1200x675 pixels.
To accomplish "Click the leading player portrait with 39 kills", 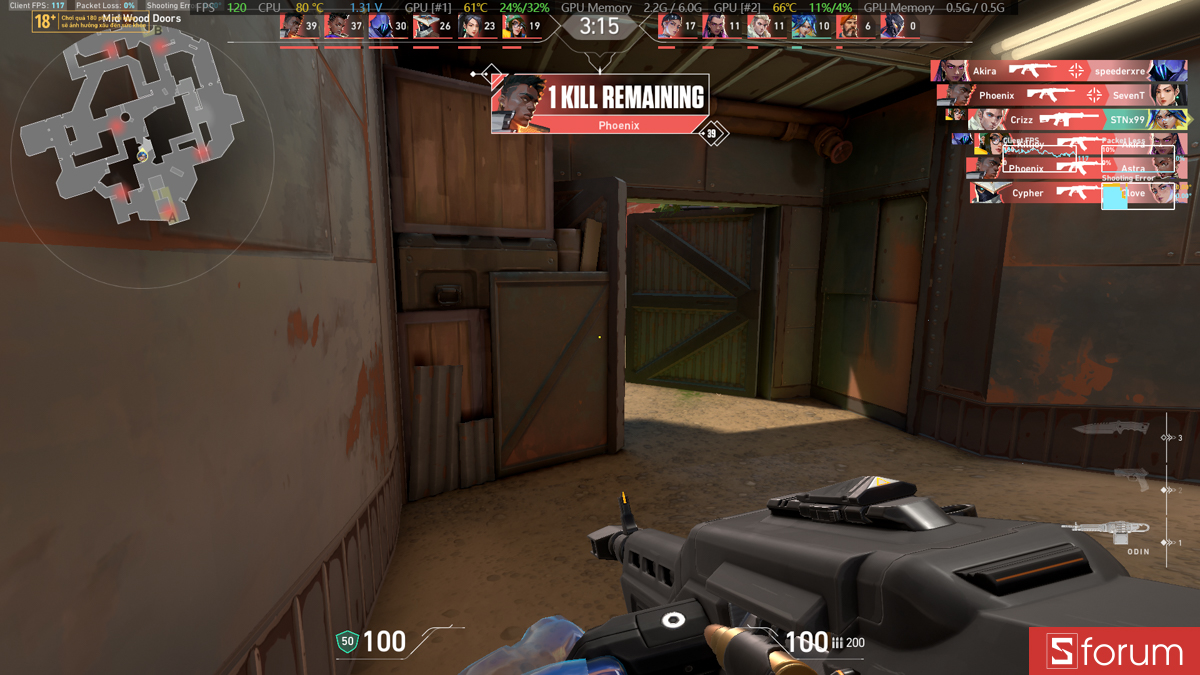I will pyautogui.click(x=292, y=26).
